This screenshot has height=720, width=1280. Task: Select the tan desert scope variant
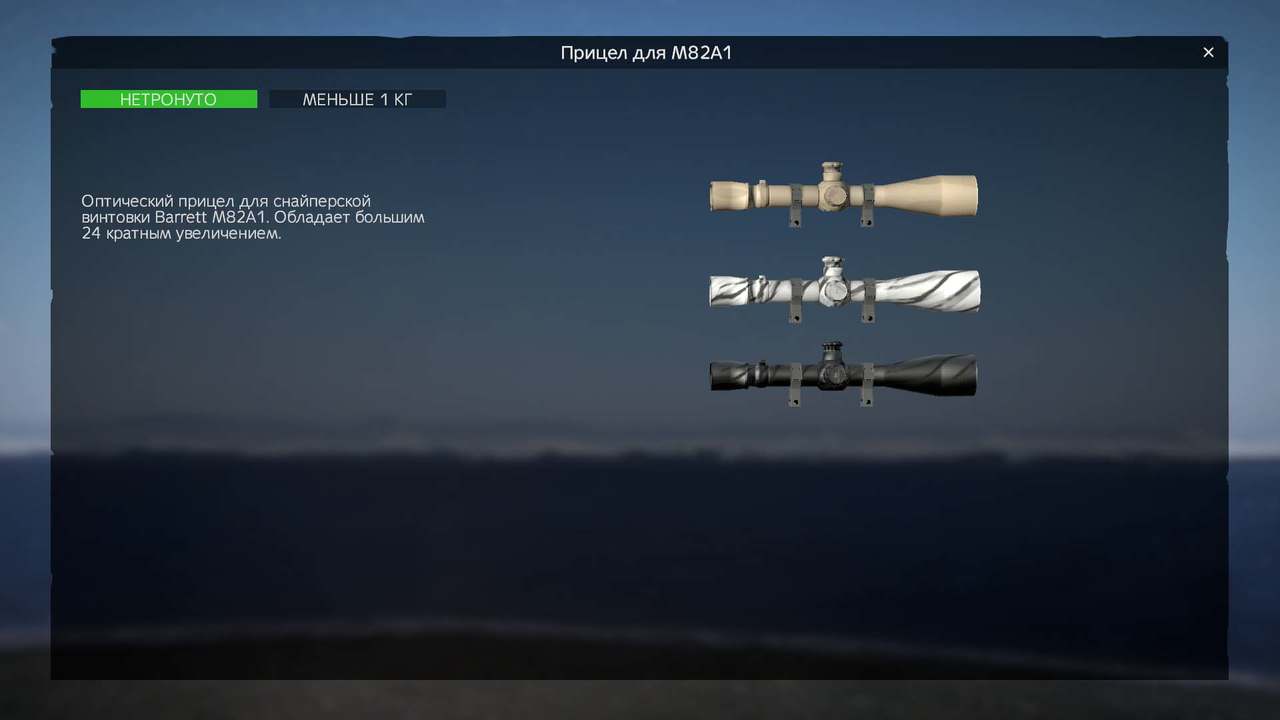(x=843, y=194)
